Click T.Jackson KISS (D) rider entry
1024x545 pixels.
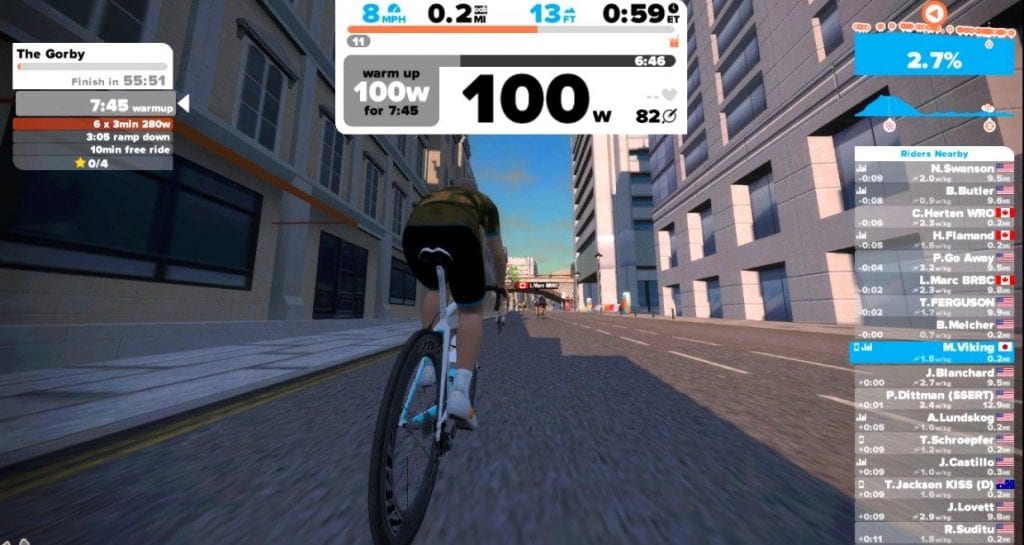click(x=933, y=488)
